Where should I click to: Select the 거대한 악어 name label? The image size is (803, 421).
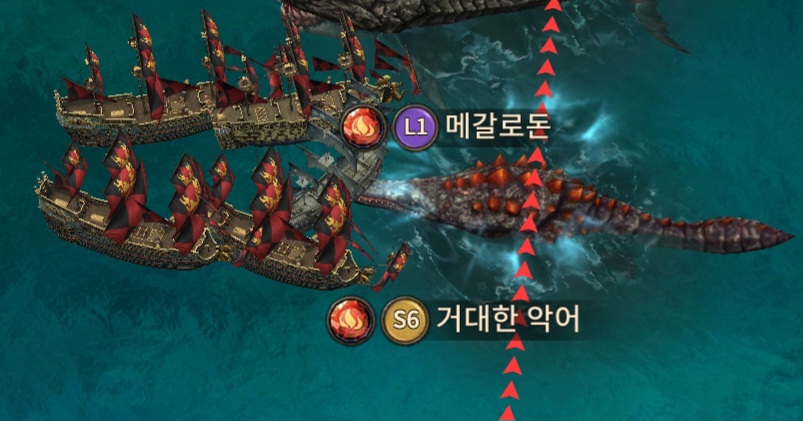[x=508, y=319]
